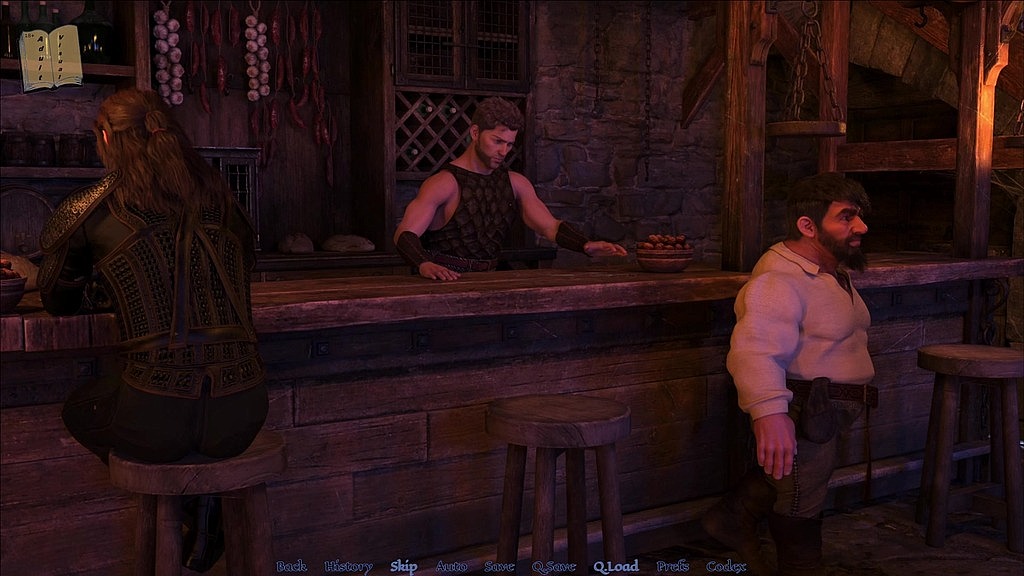The image size is (1024, 576).
Task: Open the Codex
Action: 726,566
